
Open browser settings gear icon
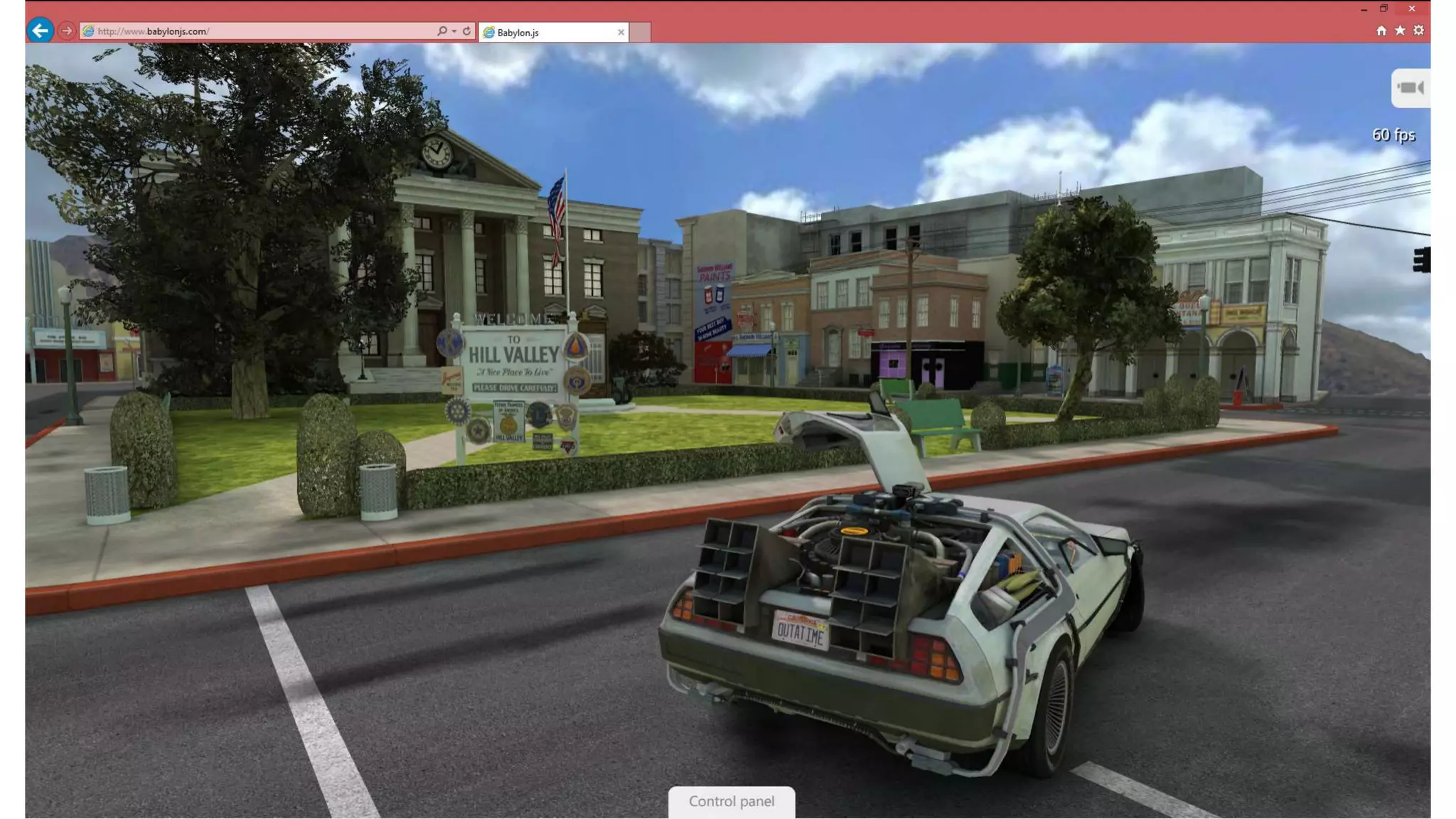coord(1418,31)
